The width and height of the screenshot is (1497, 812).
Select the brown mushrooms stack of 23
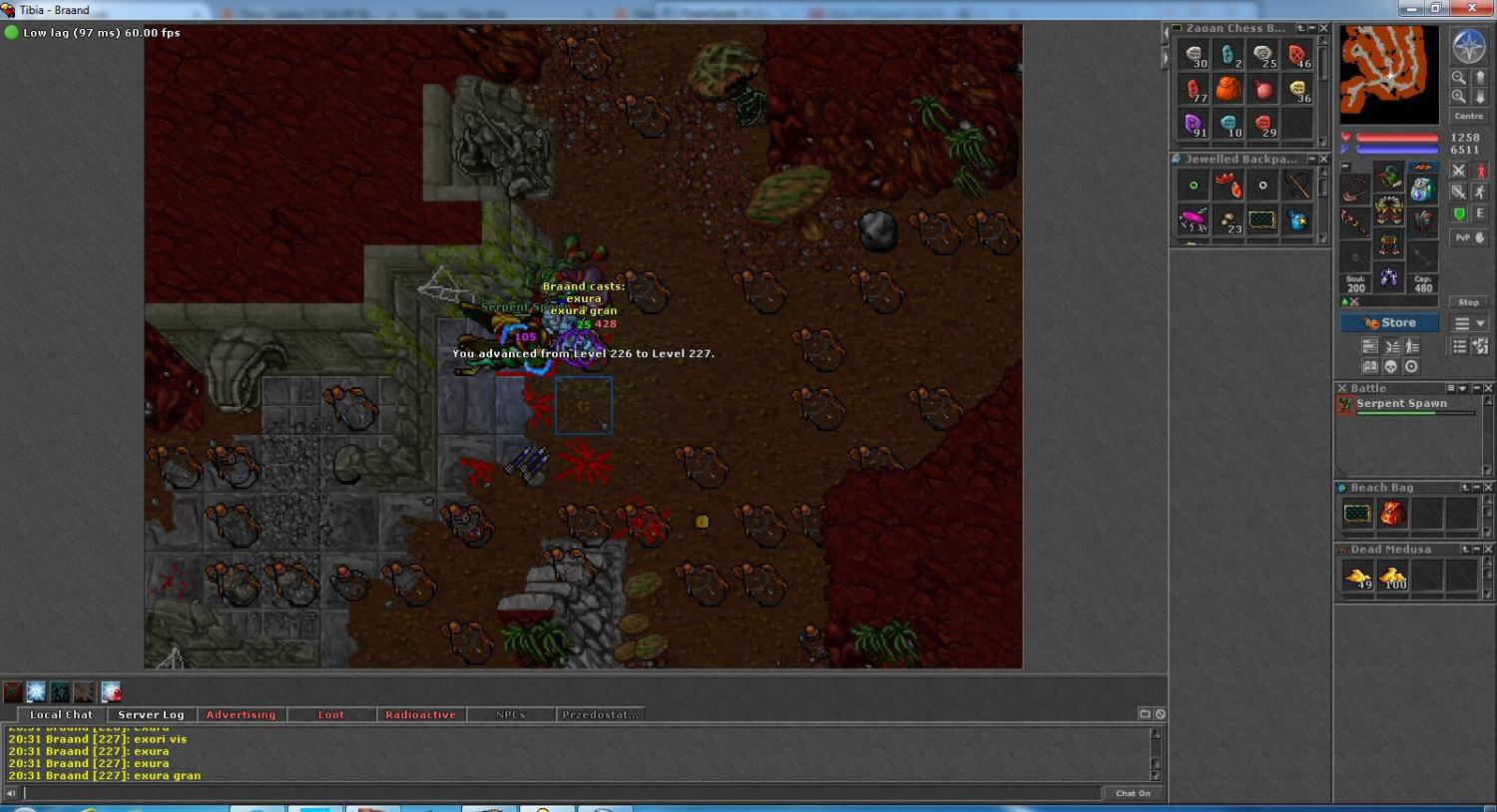(x=1229, y=220)
